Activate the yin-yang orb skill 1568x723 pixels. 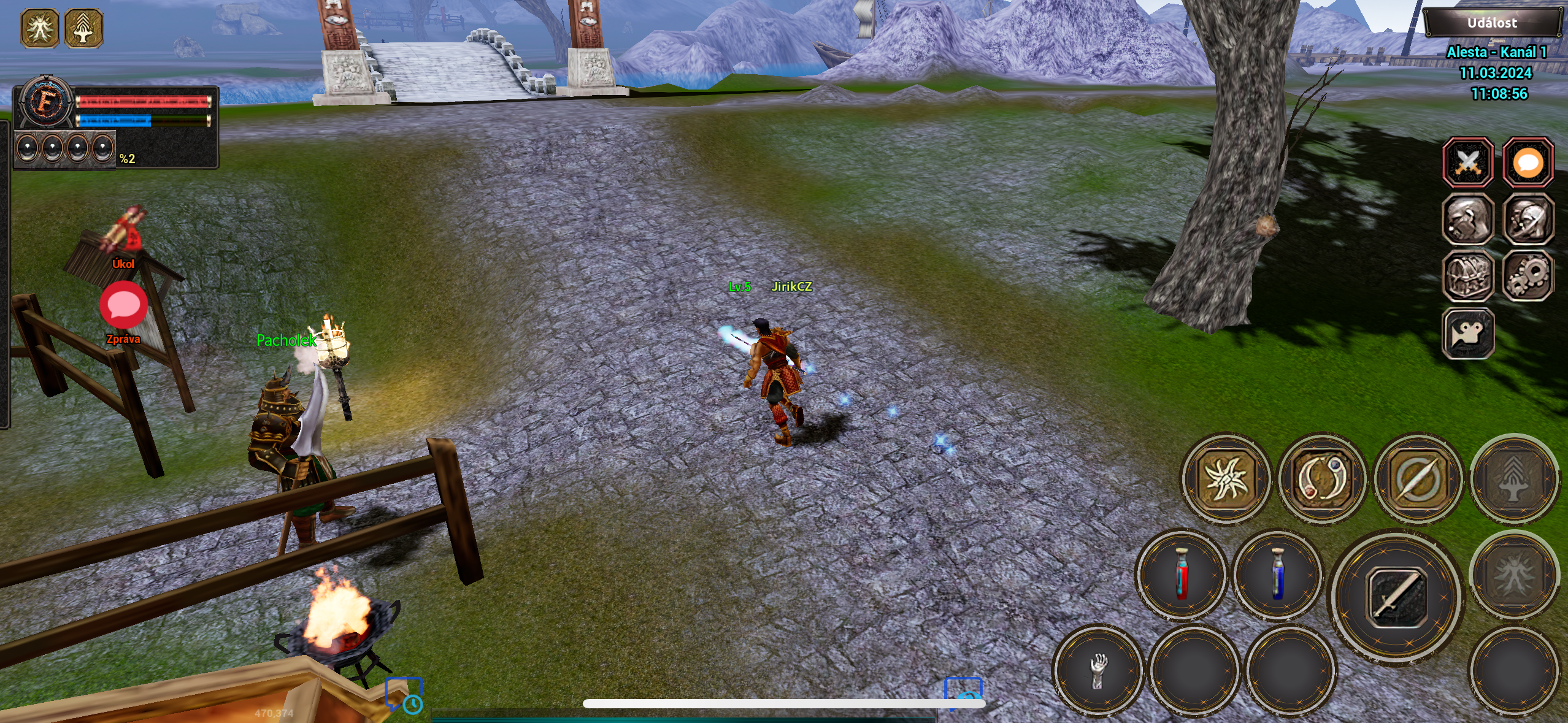tap(1324, 480)
